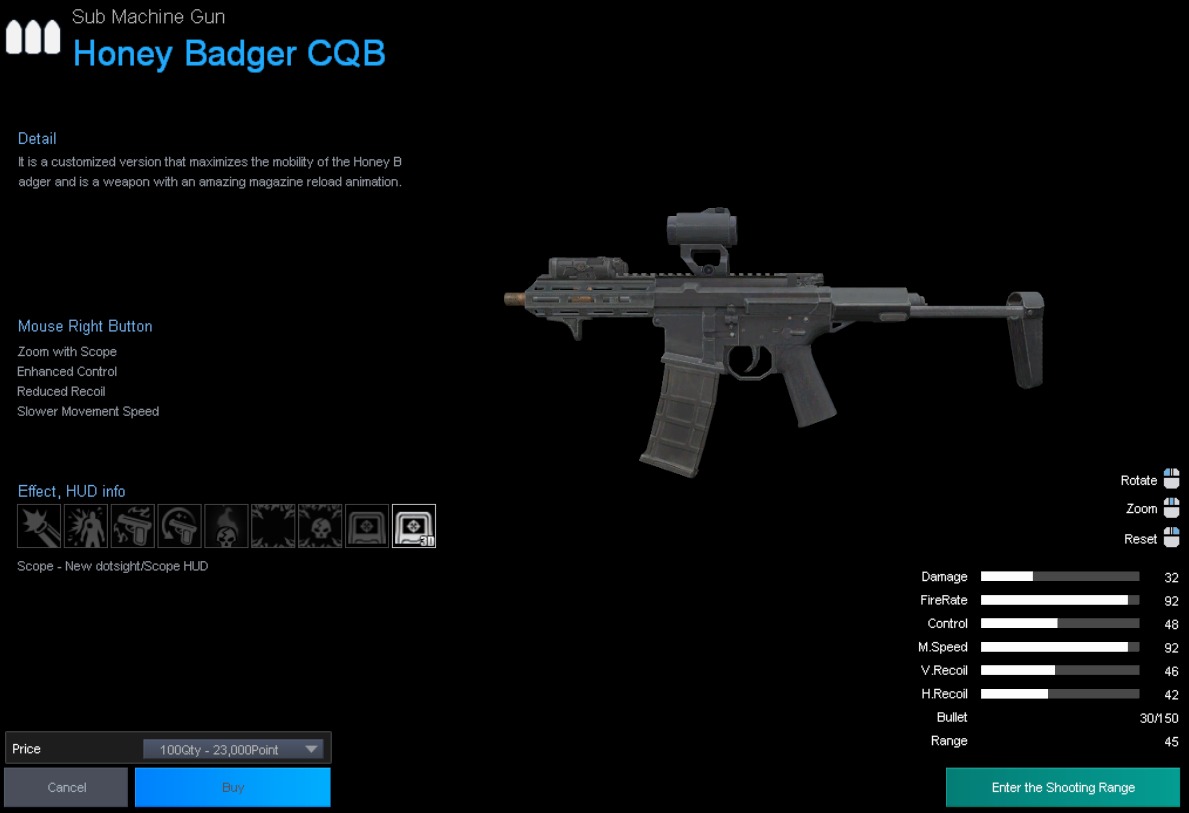This screenshot has height=813, width=1189.
Task: Enter the Shooting Range
Action: pos(1062,787)
